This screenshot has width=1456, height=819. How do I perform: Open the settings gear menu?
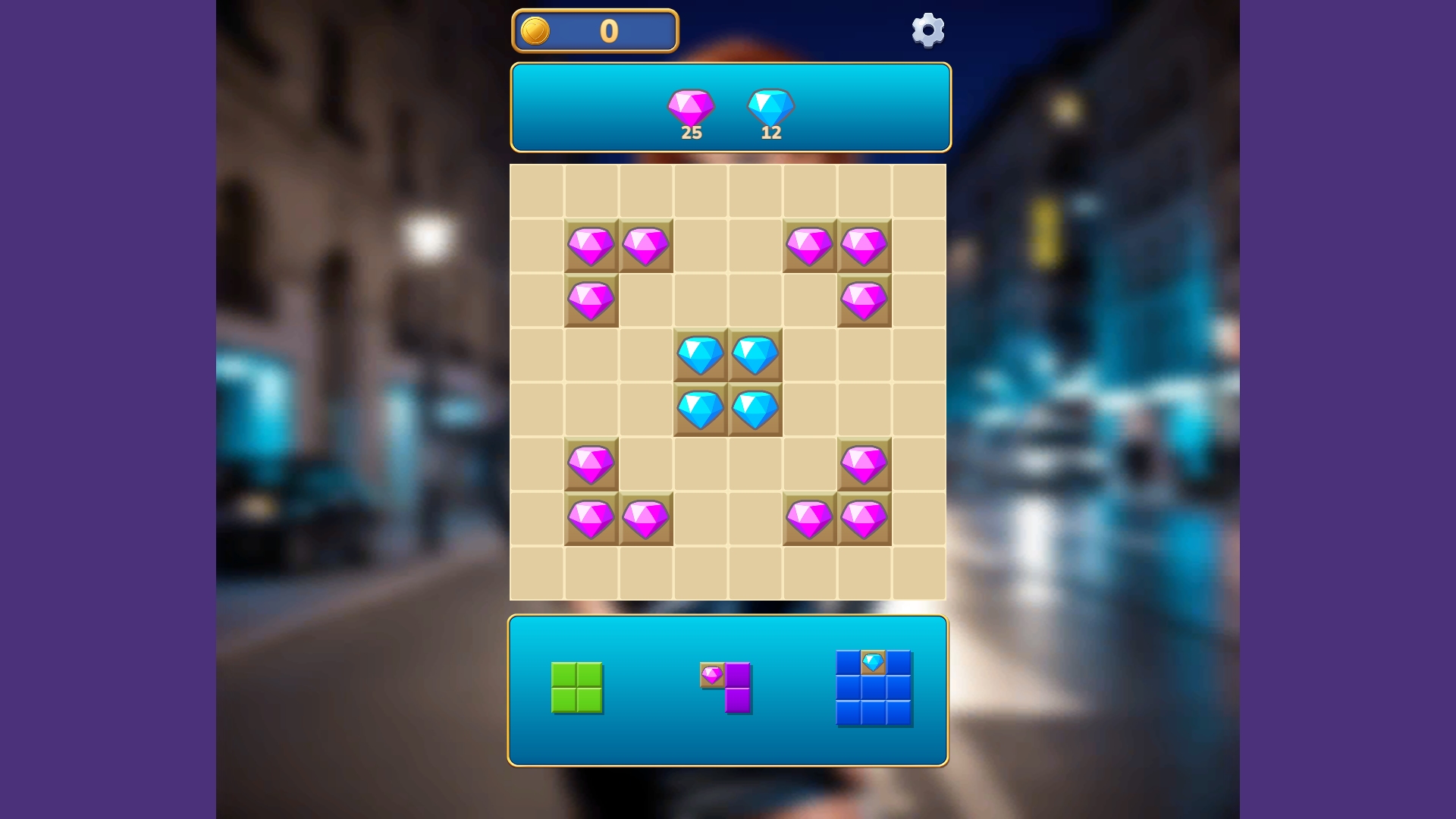tap(927, 30)
